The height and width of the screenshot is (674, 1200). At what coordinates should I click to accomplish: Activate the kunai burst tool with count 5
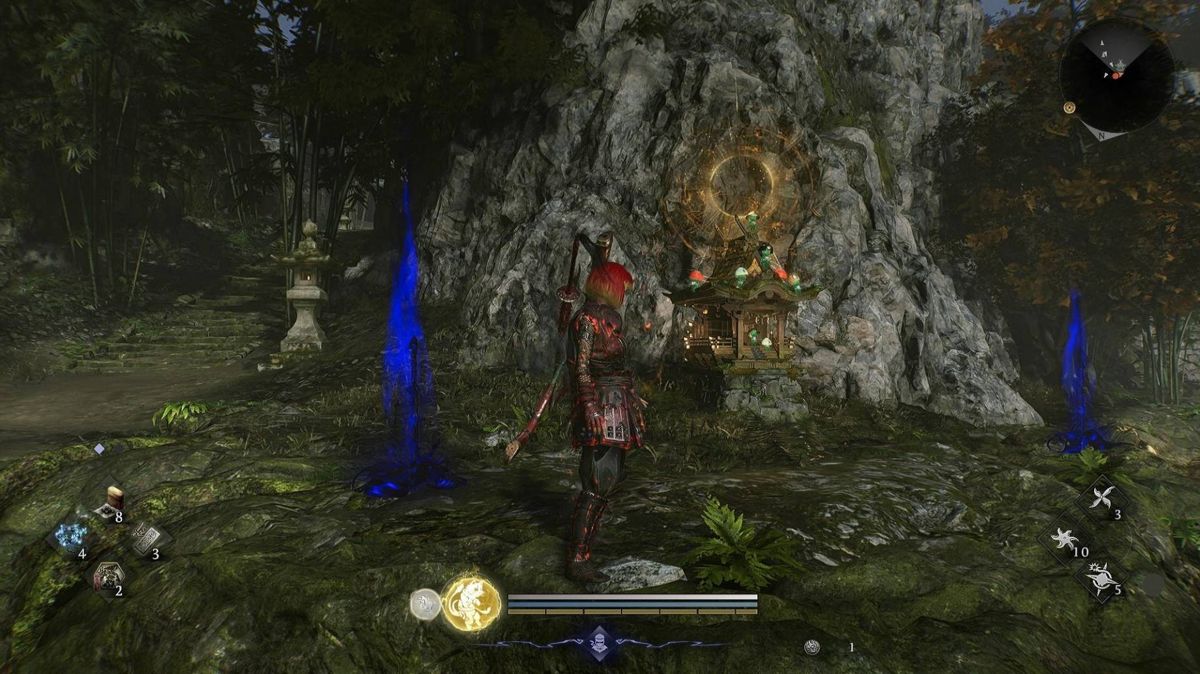(x=1102, y=579)
